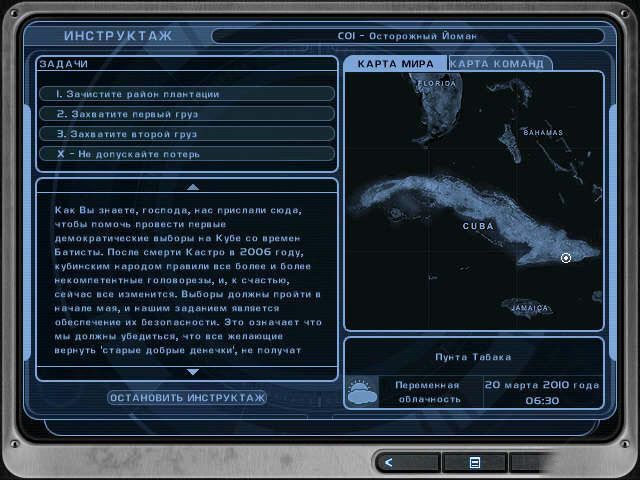Select objective X: Не допускайте потерь

pos(187,154)
